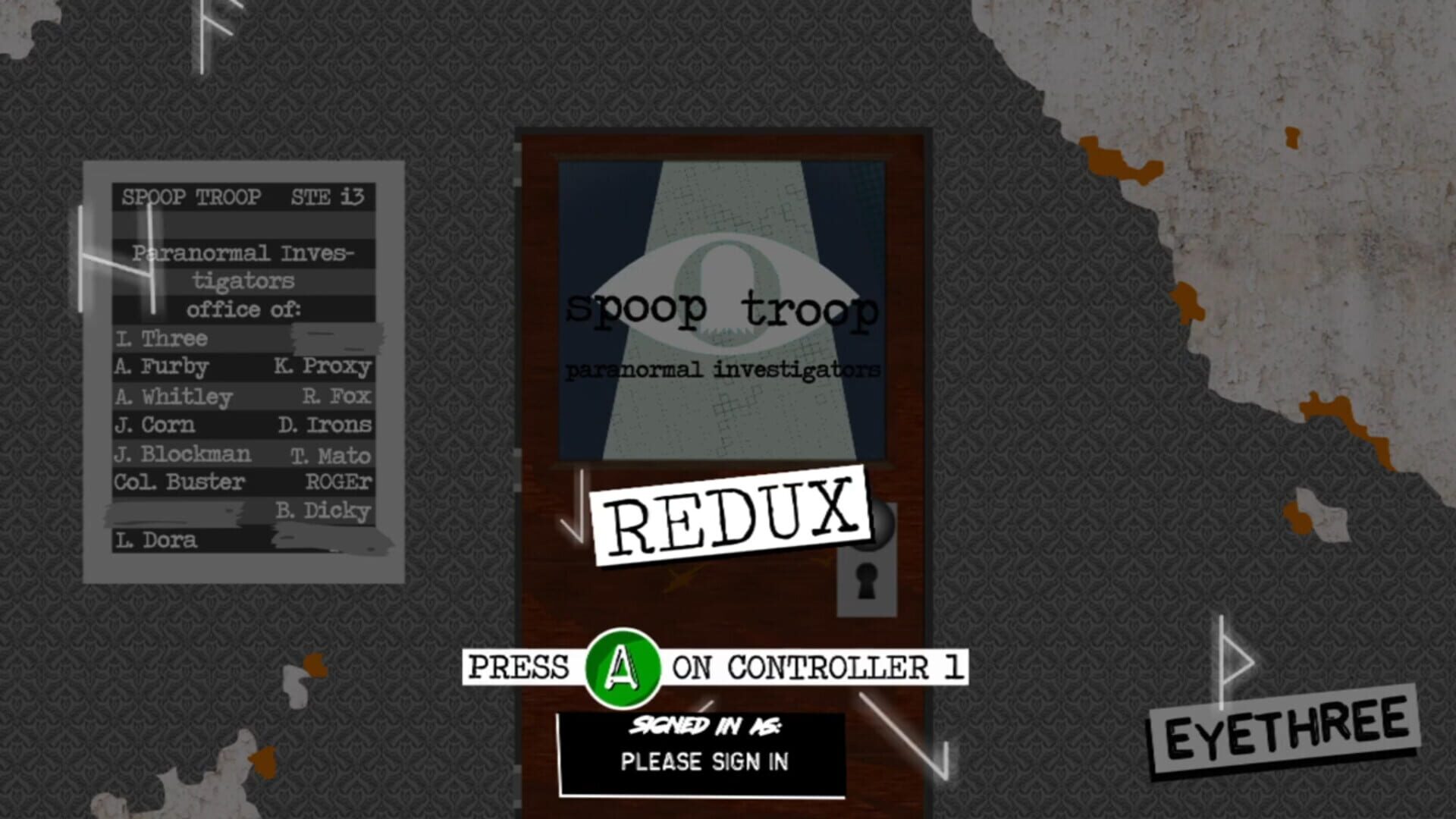Screen dimensions: 1456x819
Task: Open the Paranormal Investigators office listing
Action: tap(243, 281)
